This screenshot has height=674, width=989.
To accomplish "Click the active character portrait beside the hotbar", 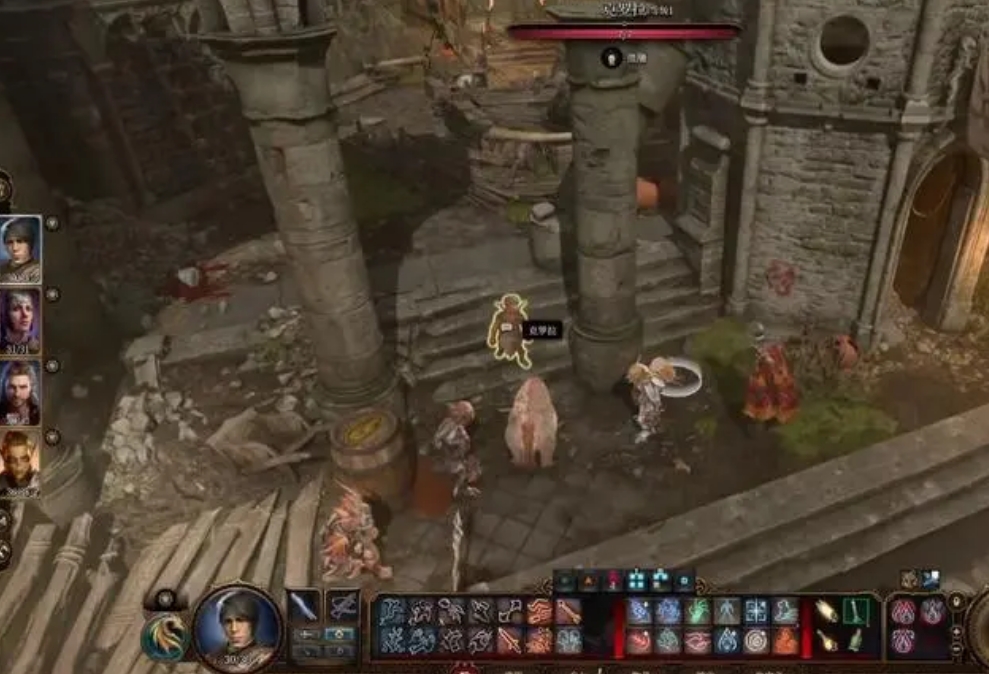I will point(238,628).
